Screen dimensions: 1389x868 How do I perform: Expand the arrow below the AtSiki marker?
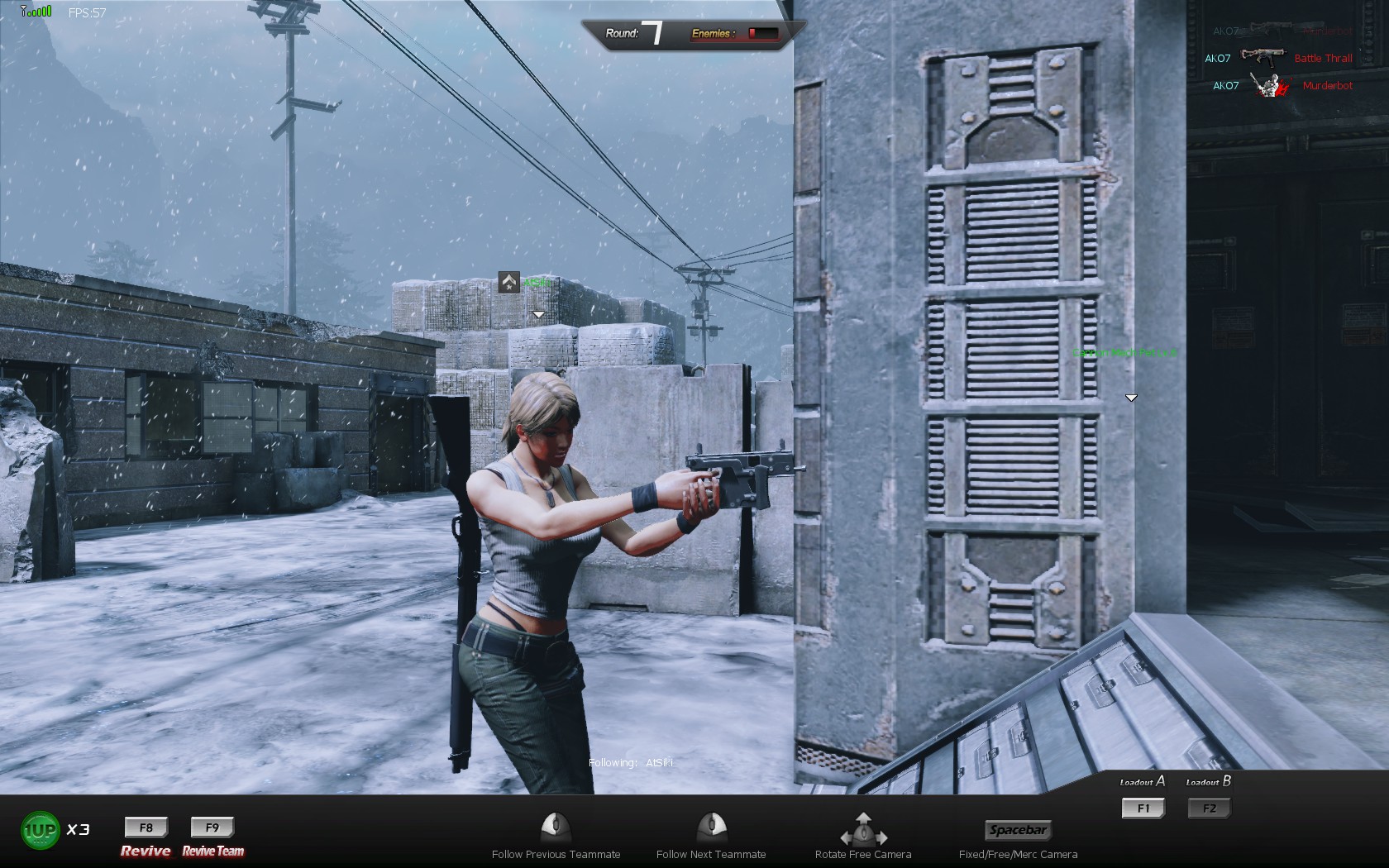(x=538, y=313)
